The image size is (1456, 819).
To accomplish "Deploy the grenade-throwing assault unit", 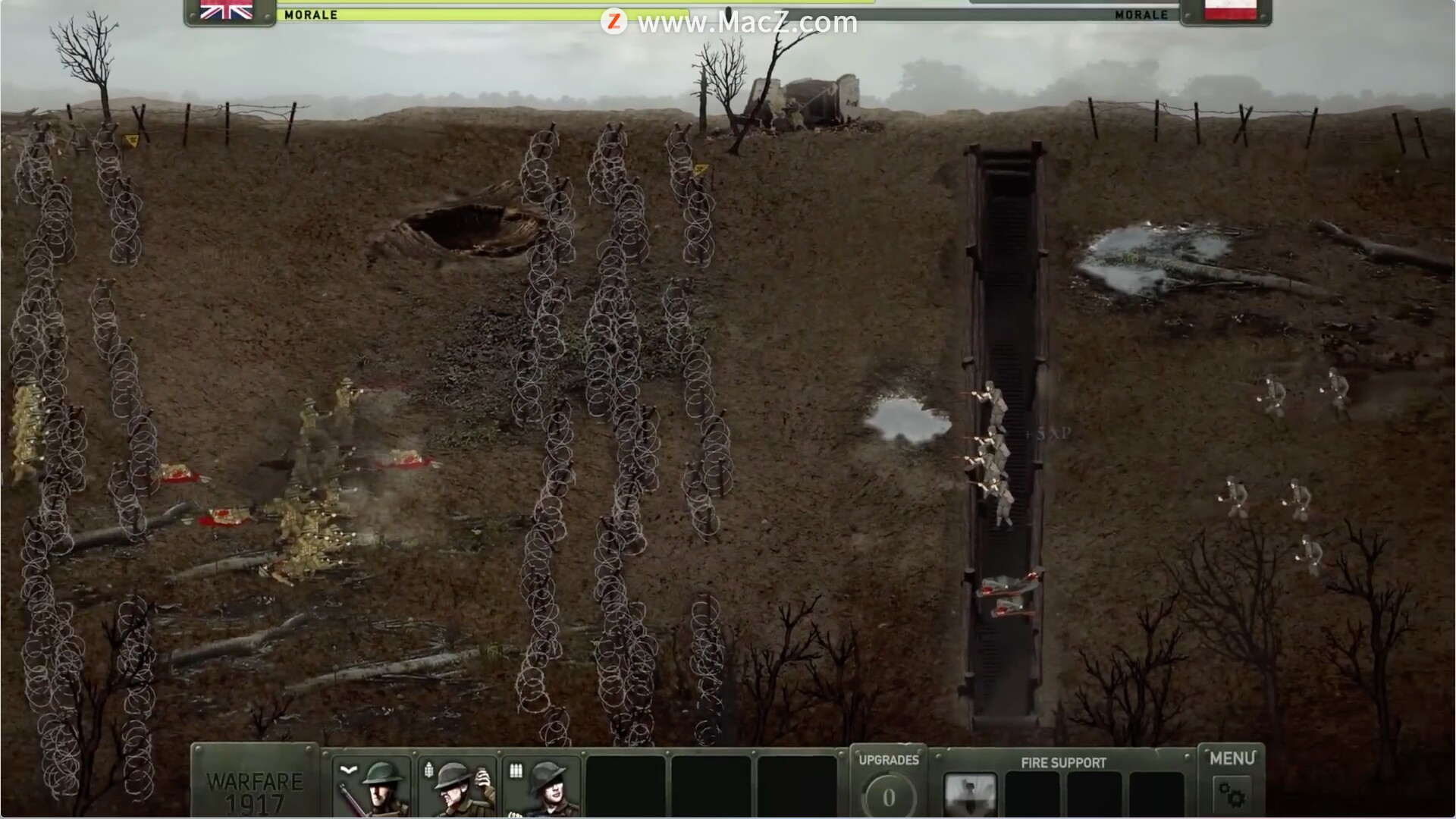I will (x=457, y=789).
